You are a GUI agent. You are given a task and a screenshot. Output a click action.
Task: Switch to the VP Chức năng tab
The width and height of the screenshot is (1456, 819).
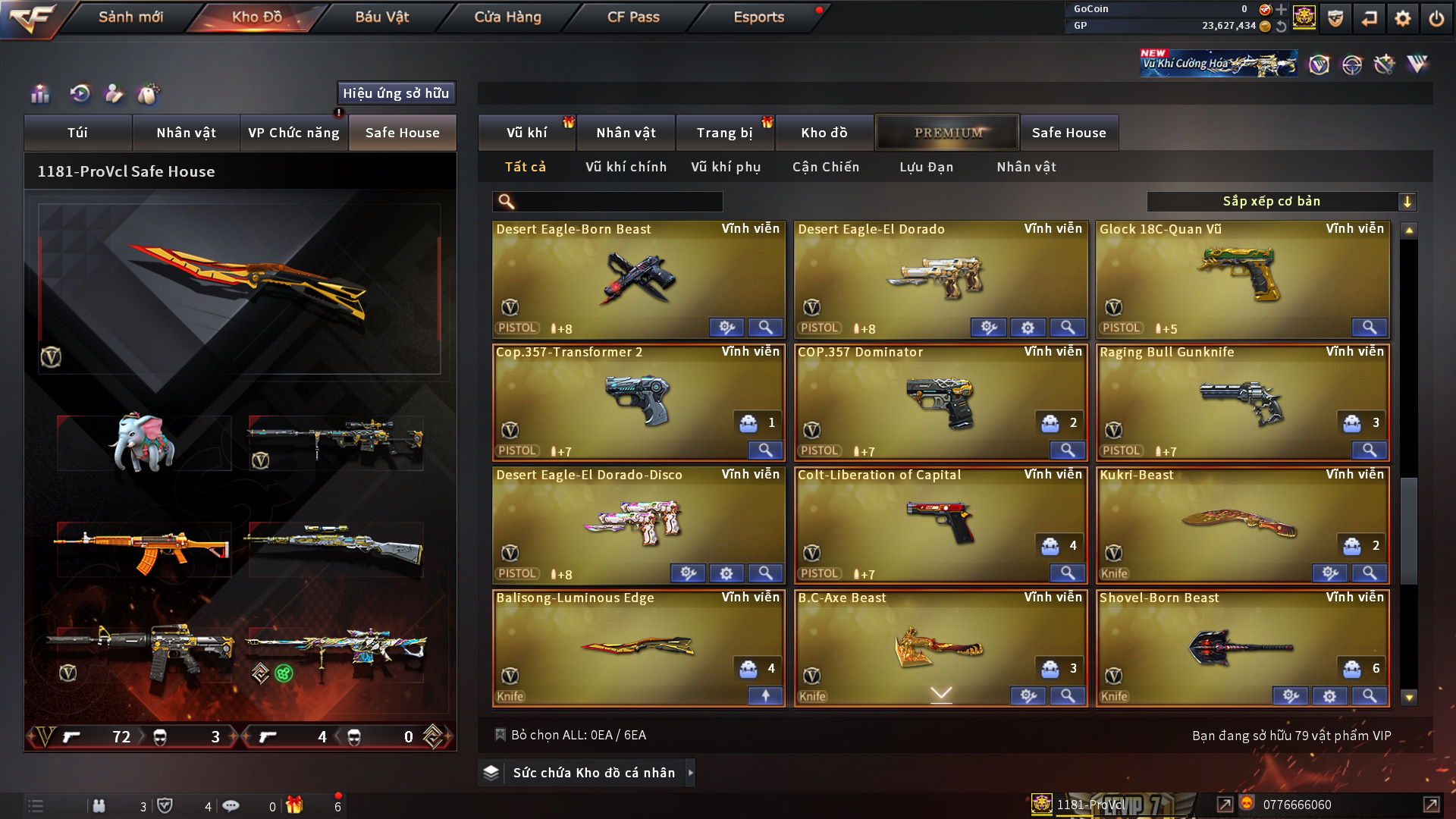click(293, 133)
